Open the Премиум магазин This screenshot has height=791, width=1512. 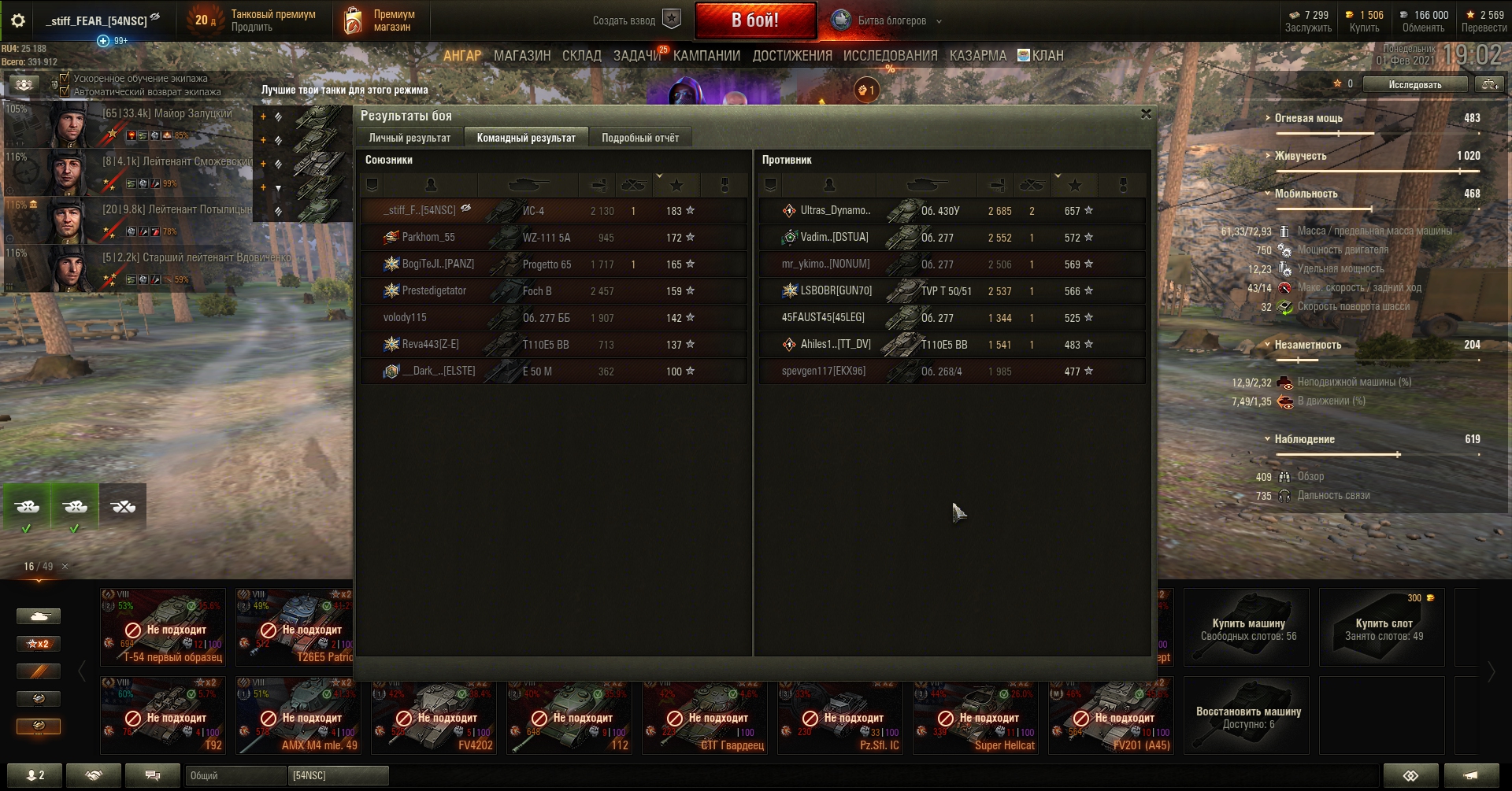pyautogui.click(x=380, y=20)
